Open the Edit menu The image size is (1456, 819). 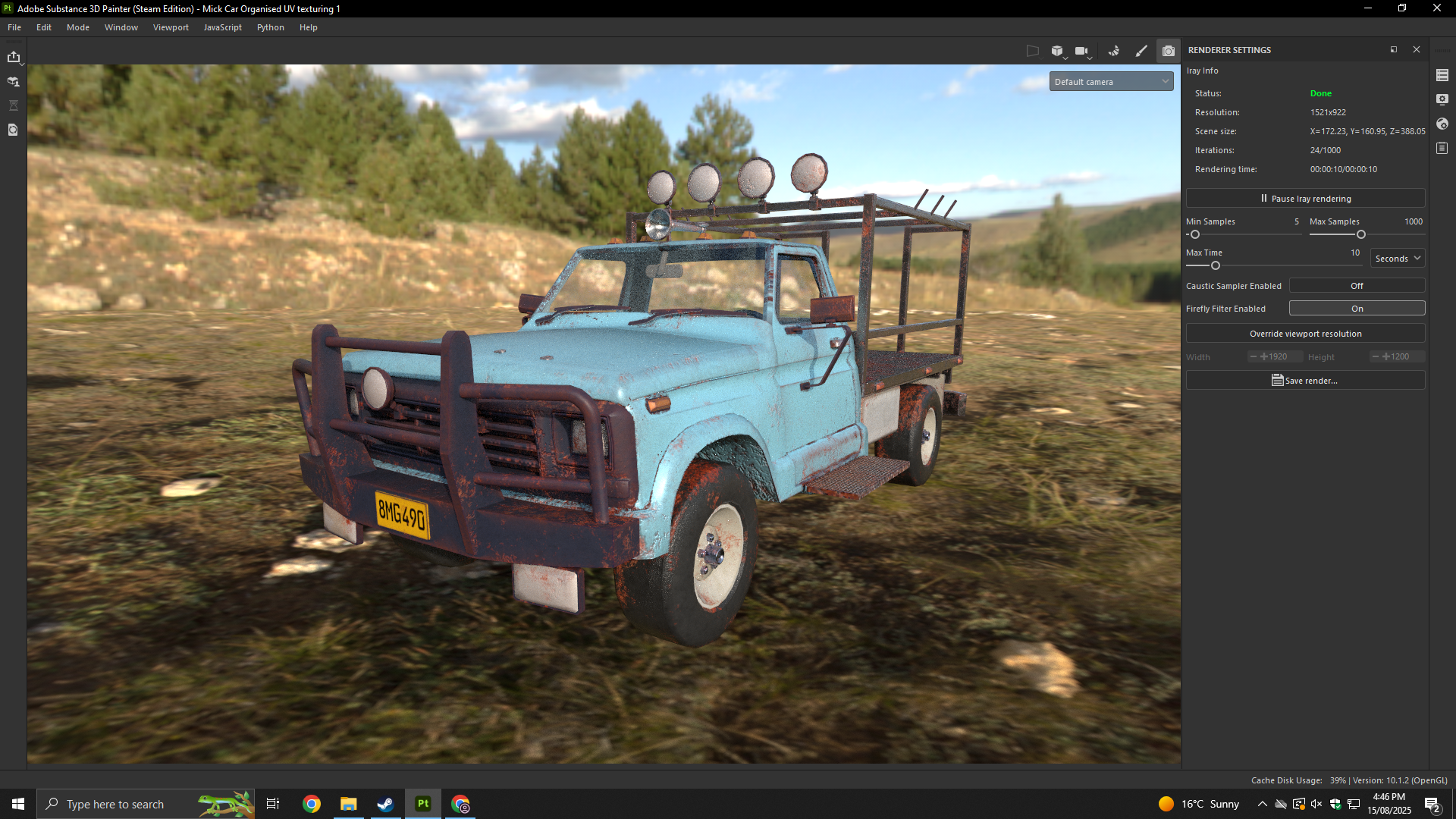click(44, 27)
